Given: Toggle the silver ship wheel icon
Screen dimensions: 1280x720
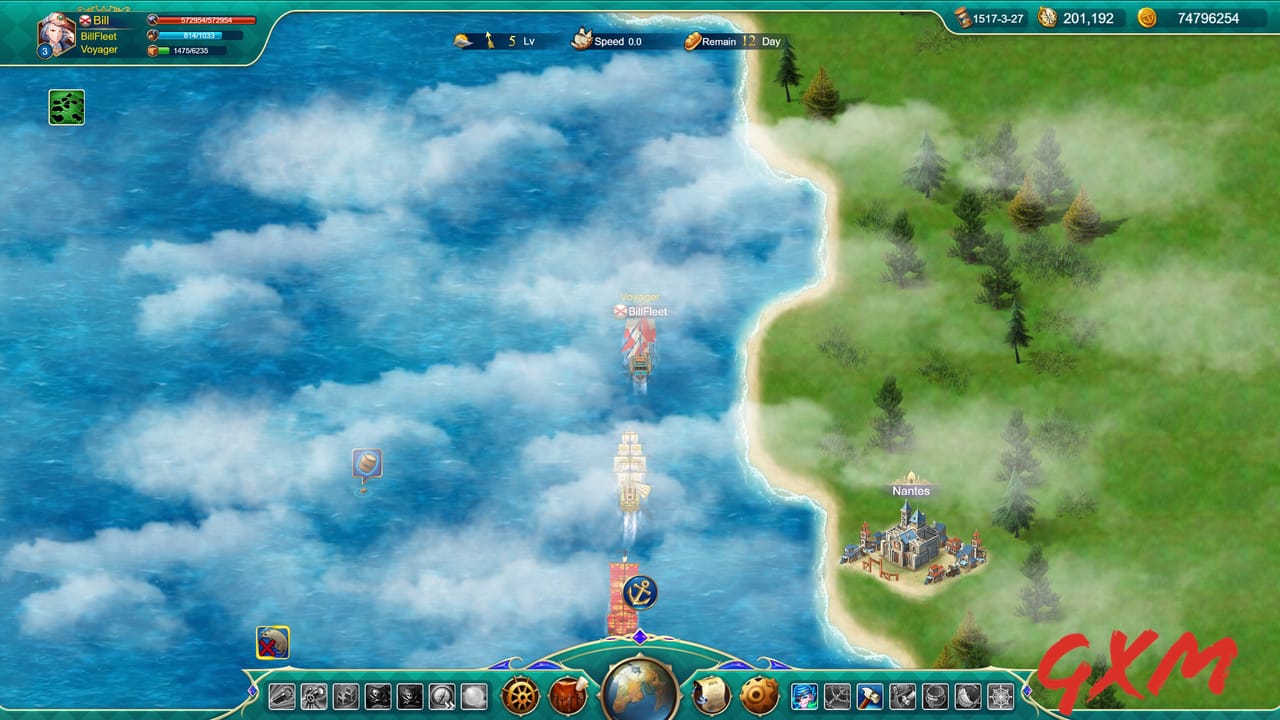Looking at the screenshot, I should pos(999,696).
